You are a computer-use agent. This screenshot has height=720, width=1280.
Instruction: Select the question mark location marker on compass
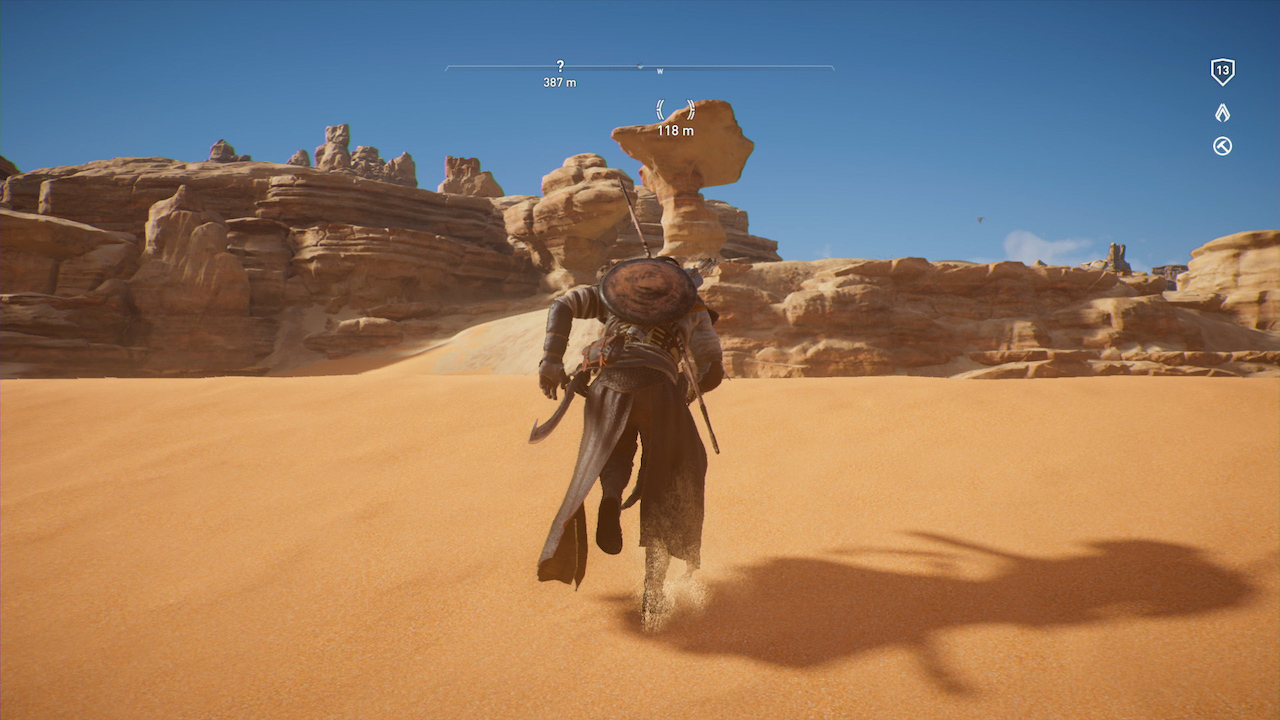pyautogui.click(x=560, y=66)
